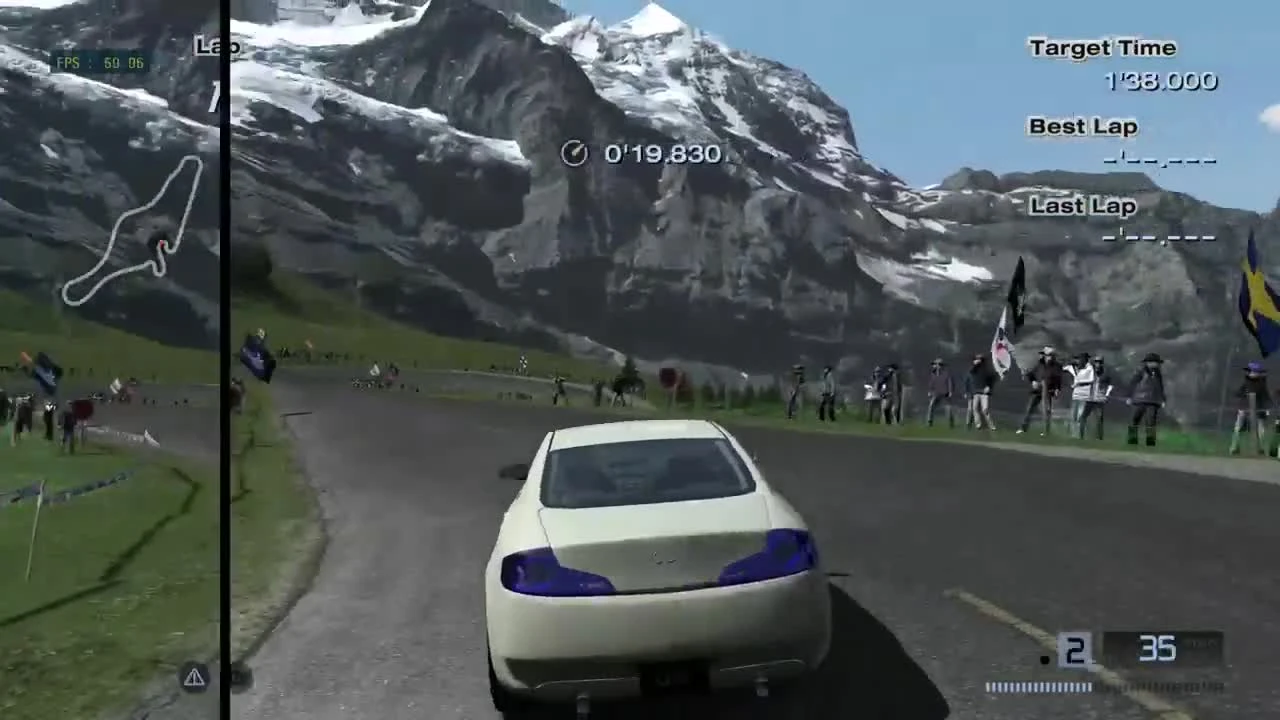Screen dimensions: 1280x720
Task: Switch to the Best Lap section
Action: click(1082, 127)
